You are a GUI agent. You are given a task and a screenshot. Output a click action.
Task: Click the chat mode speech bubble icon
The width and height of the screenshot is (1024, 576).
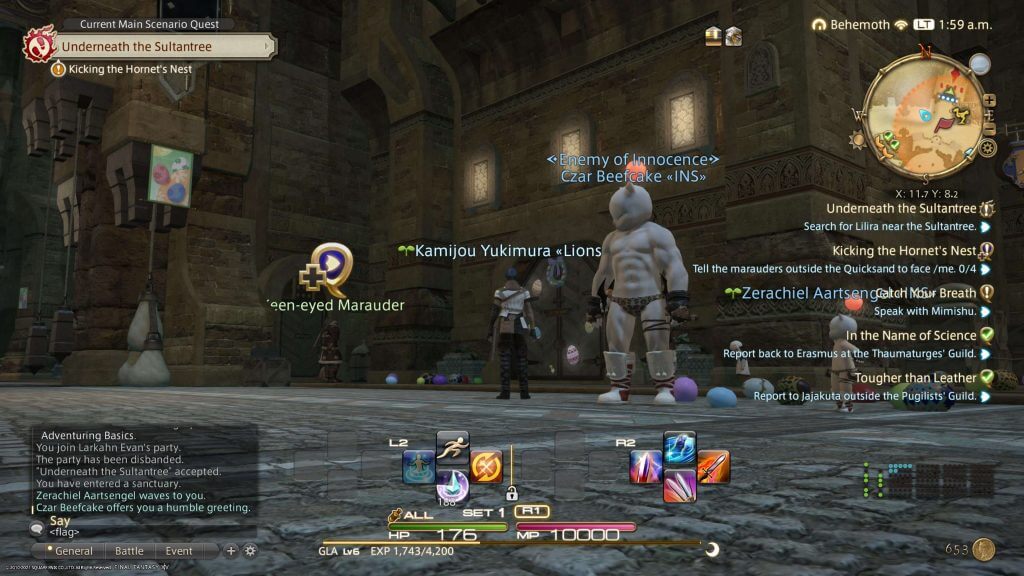37,526
